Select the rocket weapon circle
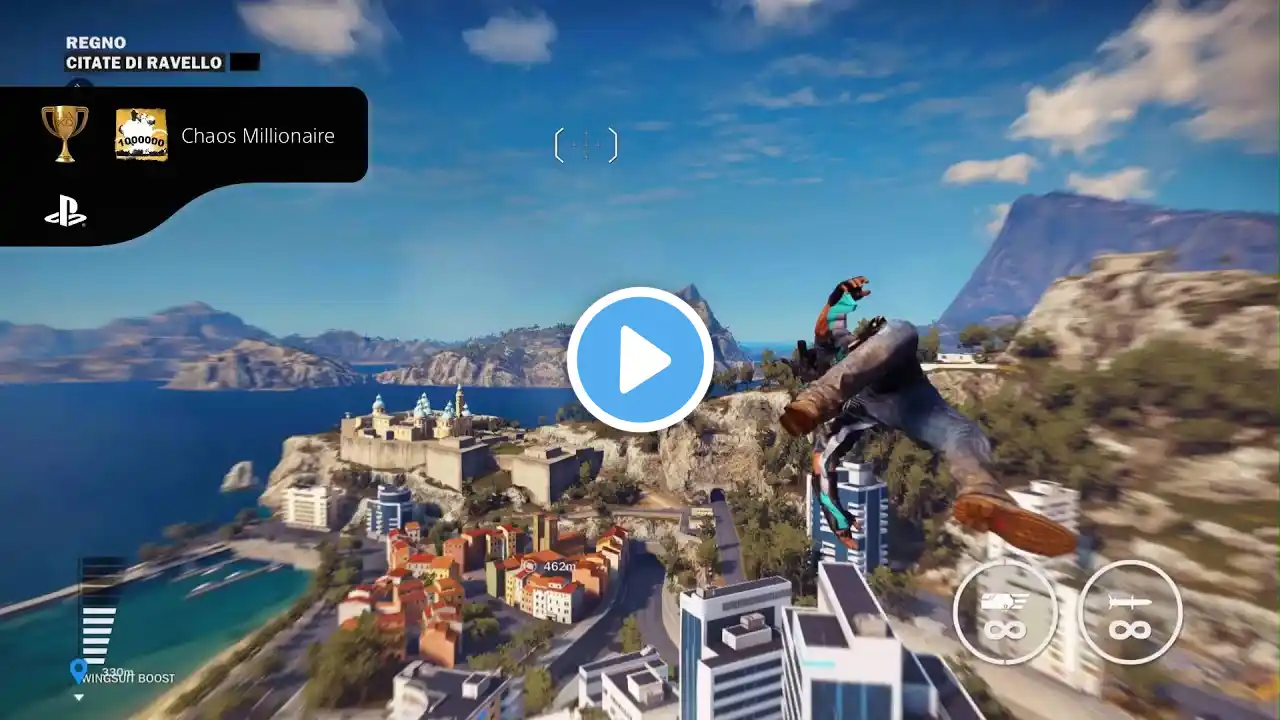1280x720 pixels. 1130,612
